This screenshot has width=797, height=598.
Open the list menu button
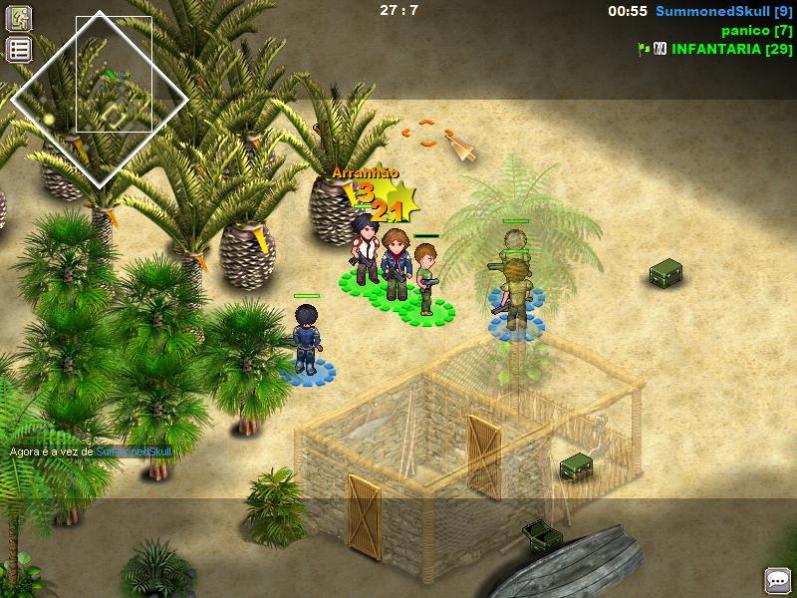19,49
